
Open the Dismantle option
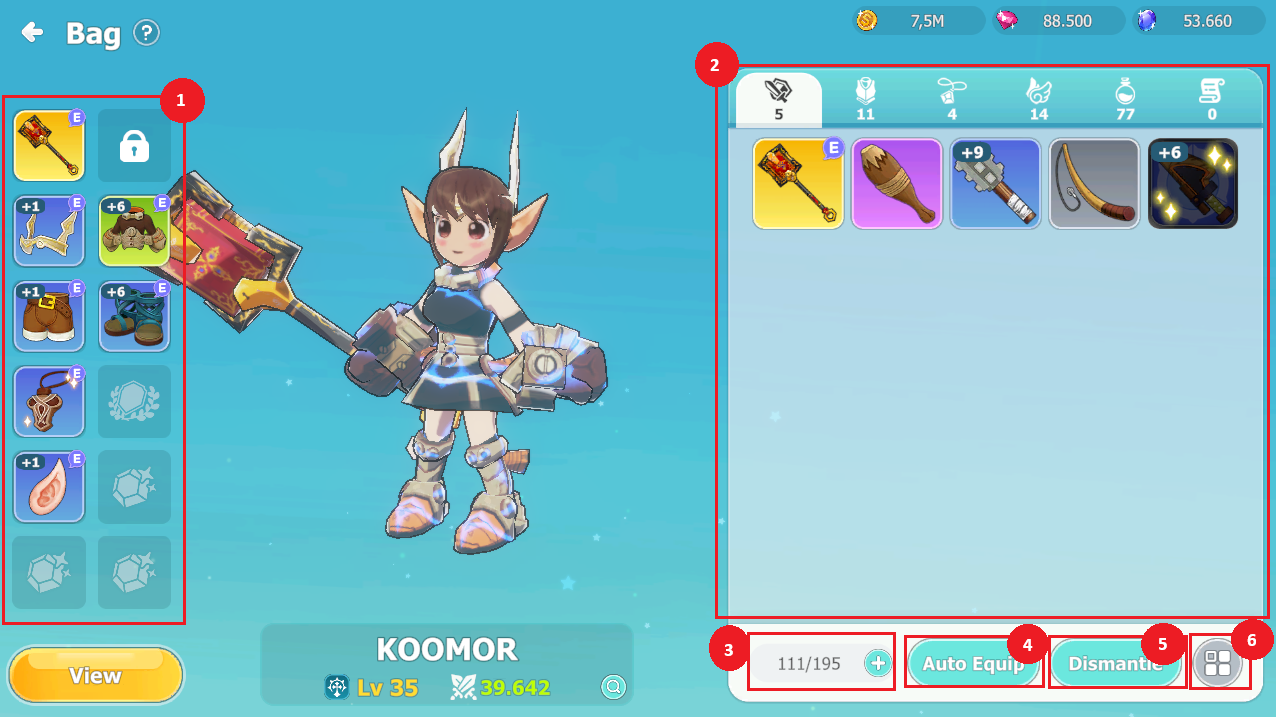coord(1115,663)
